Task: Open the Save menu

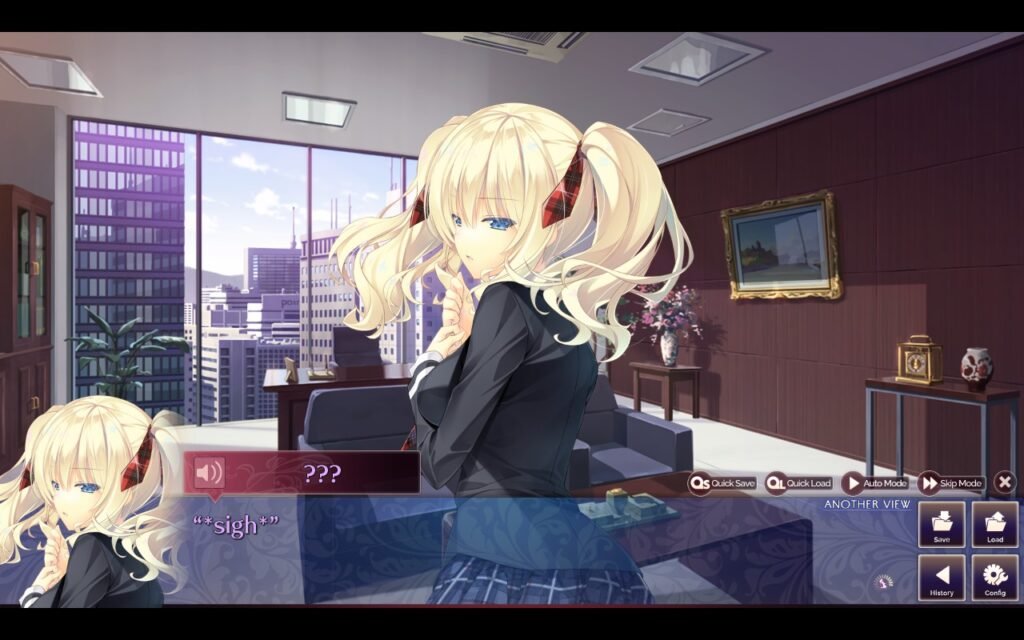Action: tap(941, 525)
